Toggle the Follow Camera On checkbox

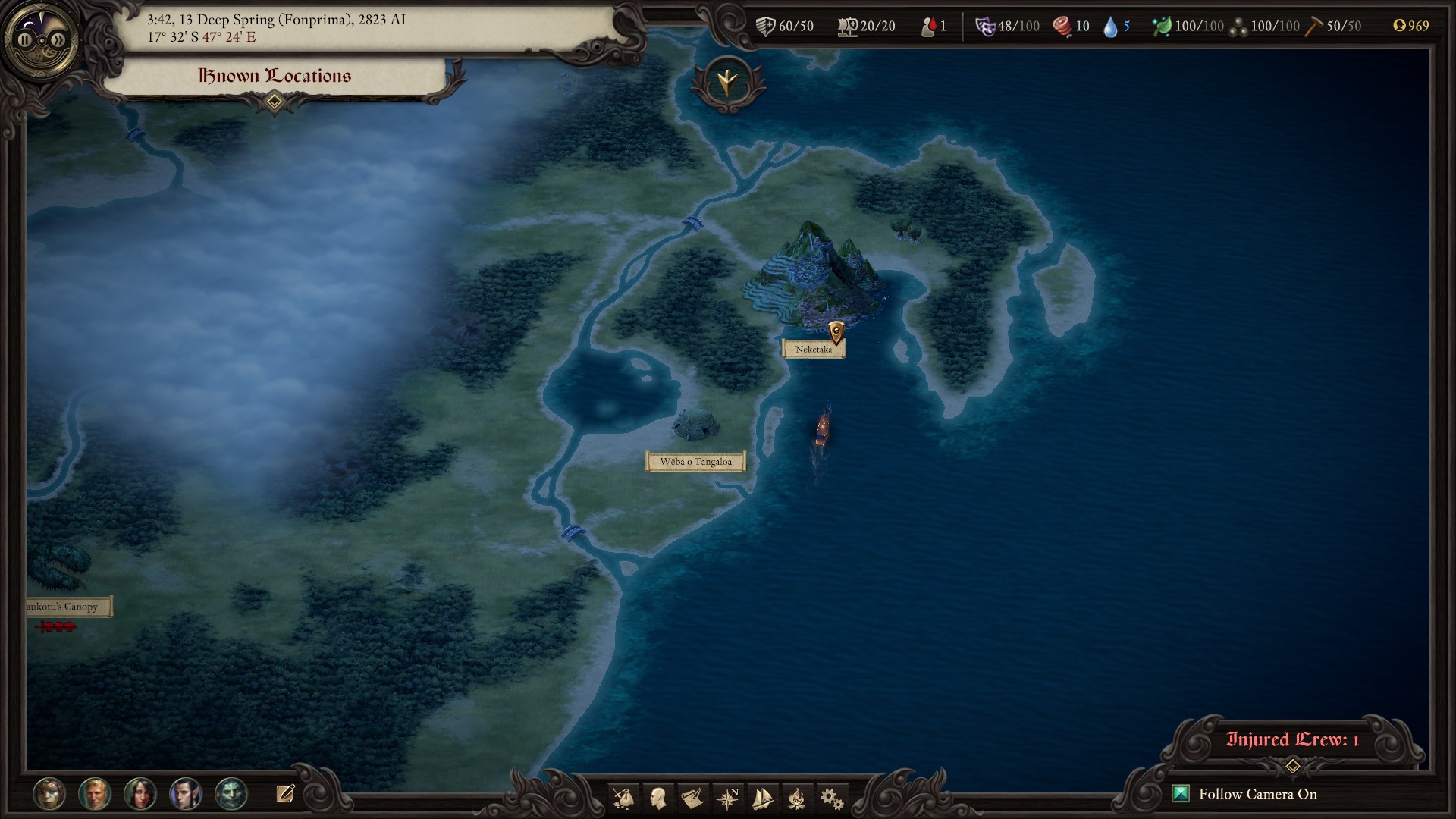point(1181,794)
